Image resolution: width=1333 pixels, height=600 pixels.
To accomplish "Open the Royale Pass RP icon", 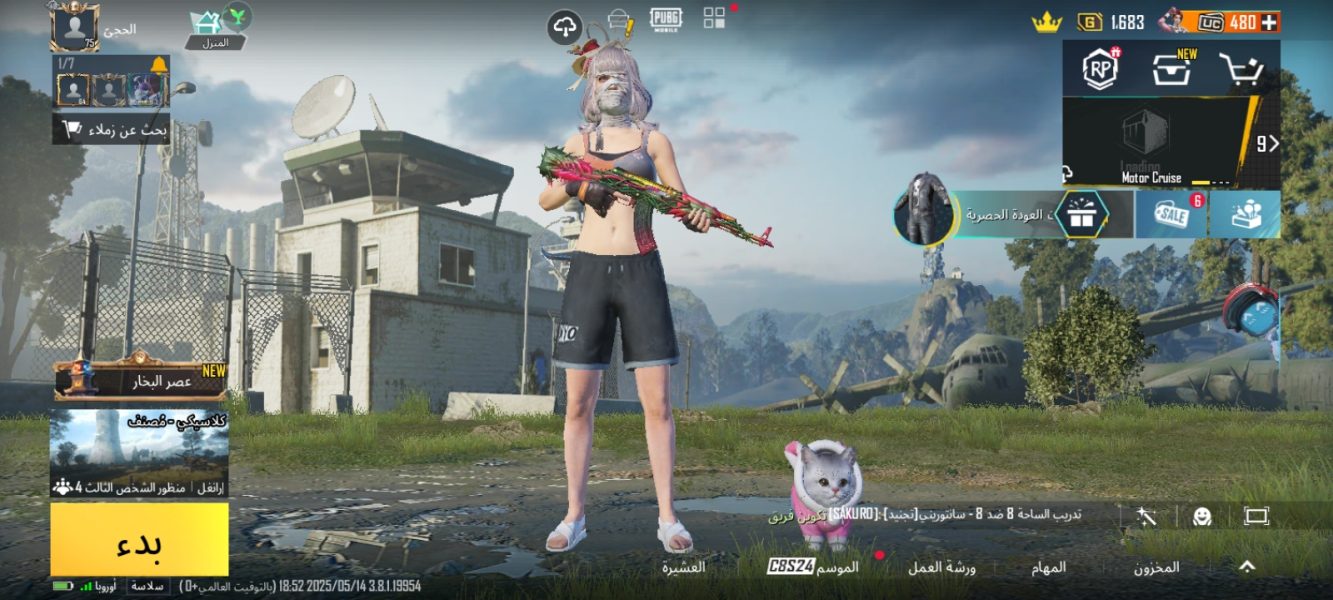I will (1100, 69).
